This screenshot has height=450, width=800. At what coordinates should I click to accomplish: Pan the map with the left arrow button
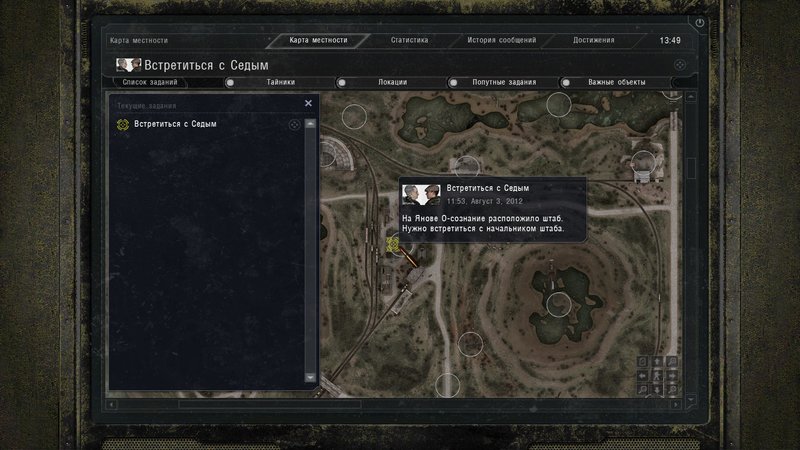tap(643, 375)
